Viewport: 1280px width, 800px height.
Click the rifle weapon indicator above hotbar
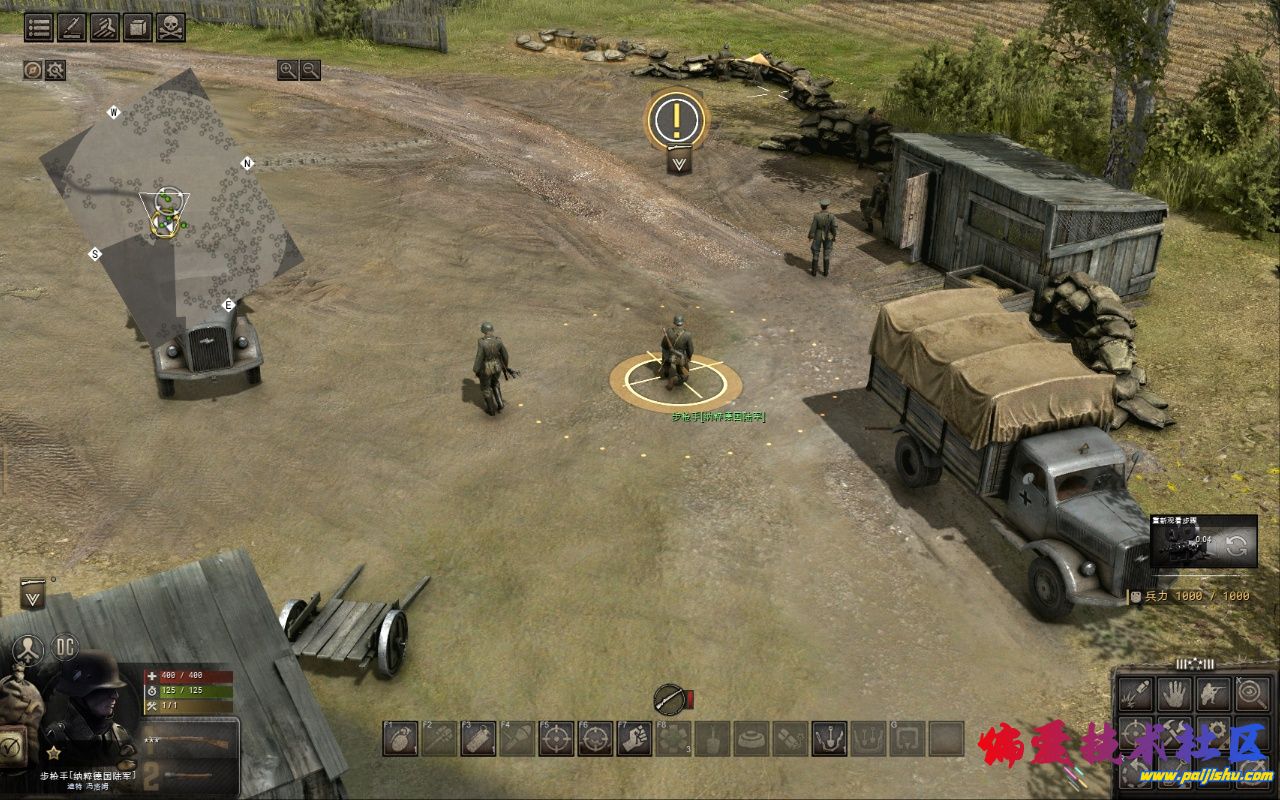pyautogui.click(x=669, y=697)
